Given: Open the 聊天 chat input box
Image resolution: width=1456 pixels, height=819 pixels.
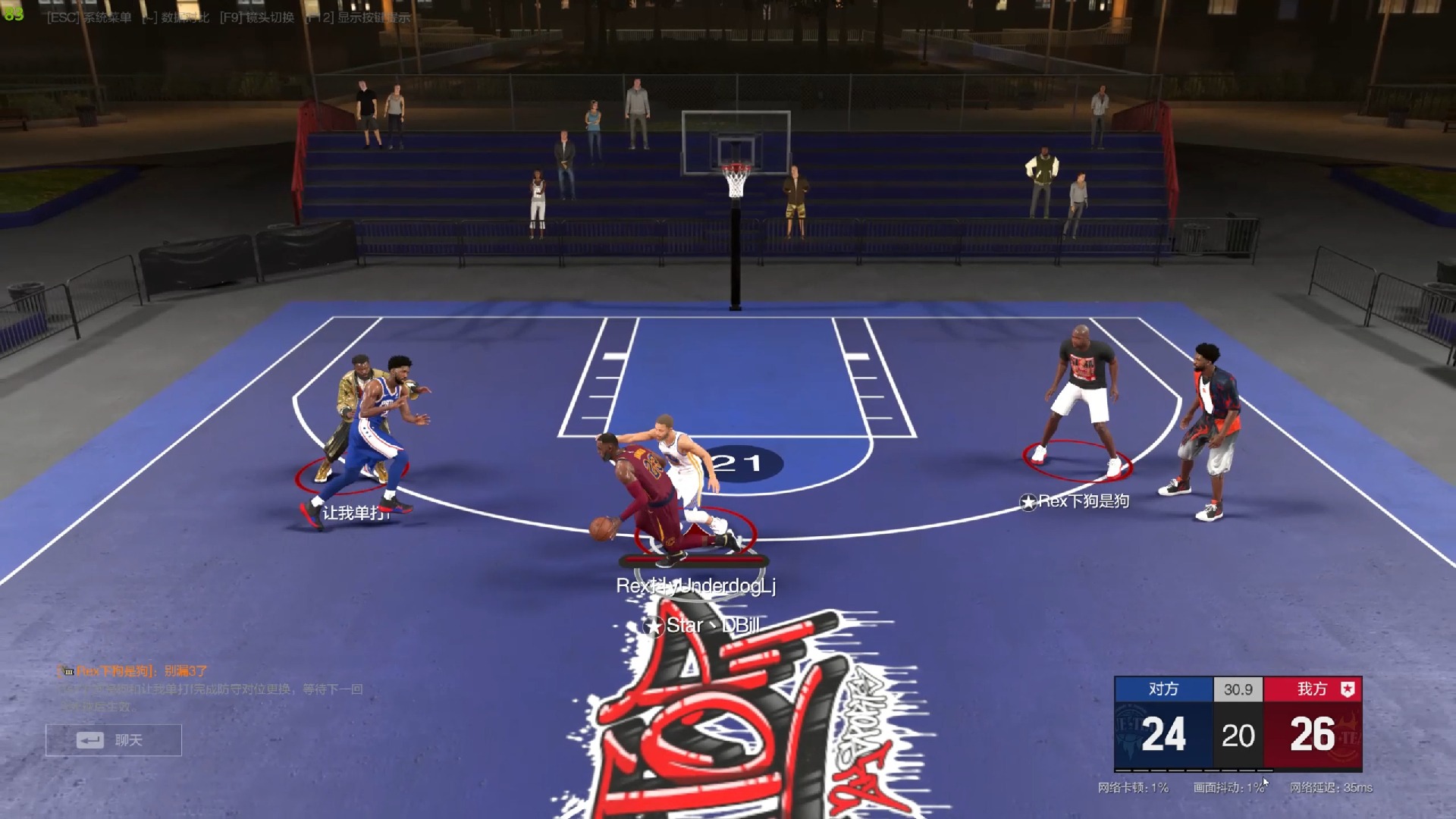Looking at the screenshot, I should [x=114, y=740].
